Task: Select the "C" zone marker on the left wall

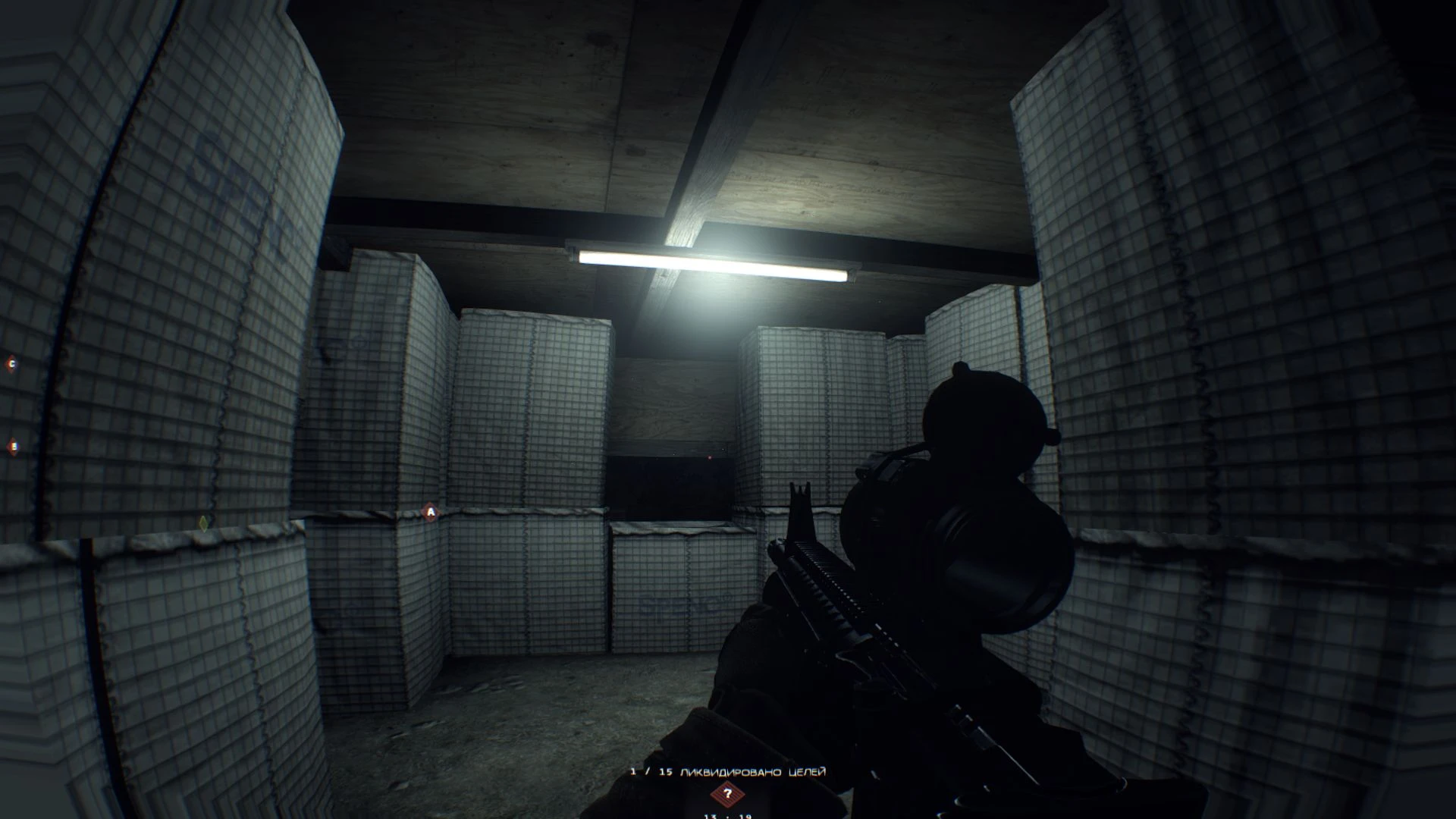Action: [12, 363]
